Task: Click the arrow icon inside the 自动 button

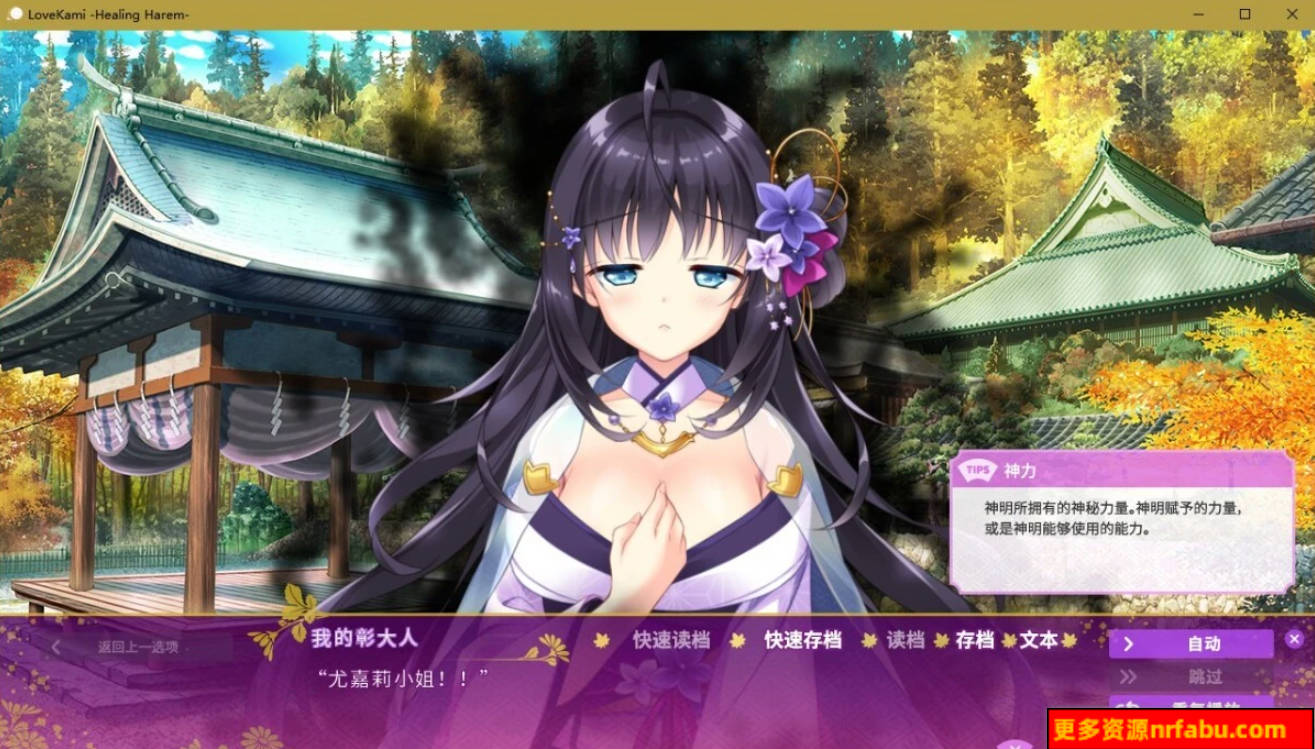Action: click(1131, 644)
